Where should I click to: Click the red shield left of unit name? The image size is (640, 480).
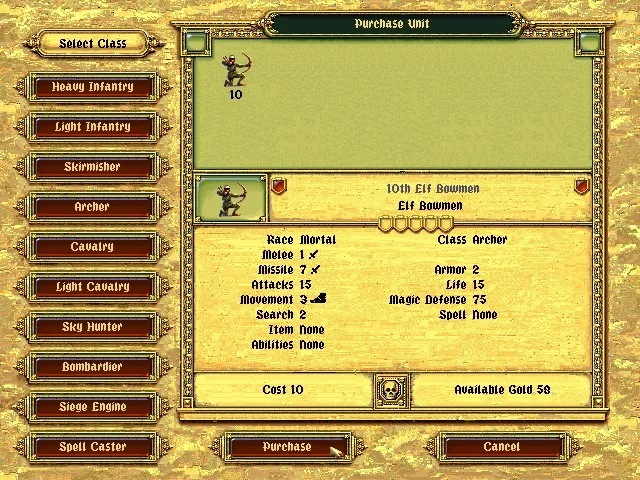pos(279,187)
